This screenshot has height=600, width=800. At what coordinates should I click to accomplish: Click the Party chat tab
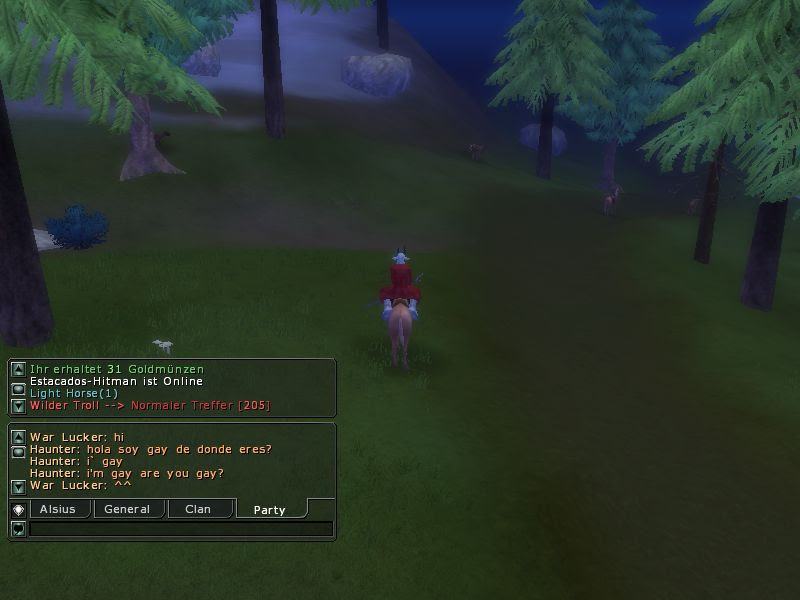269,510
